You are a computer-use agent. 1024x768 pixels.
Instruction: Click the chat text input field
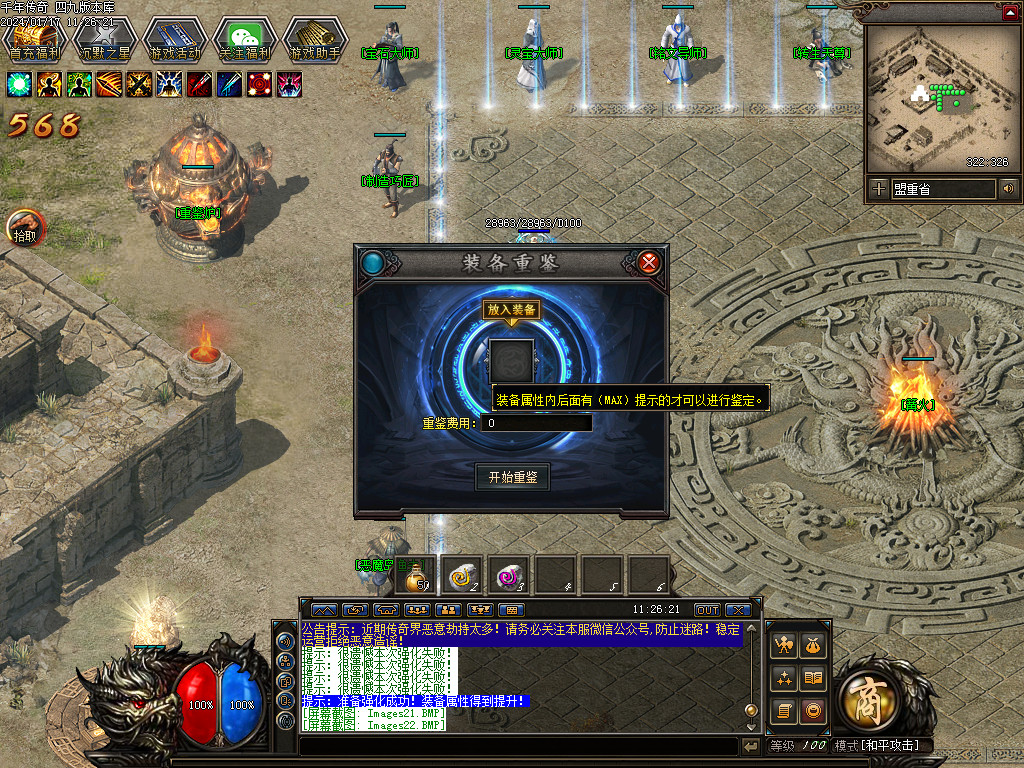[x=518, y=746]
